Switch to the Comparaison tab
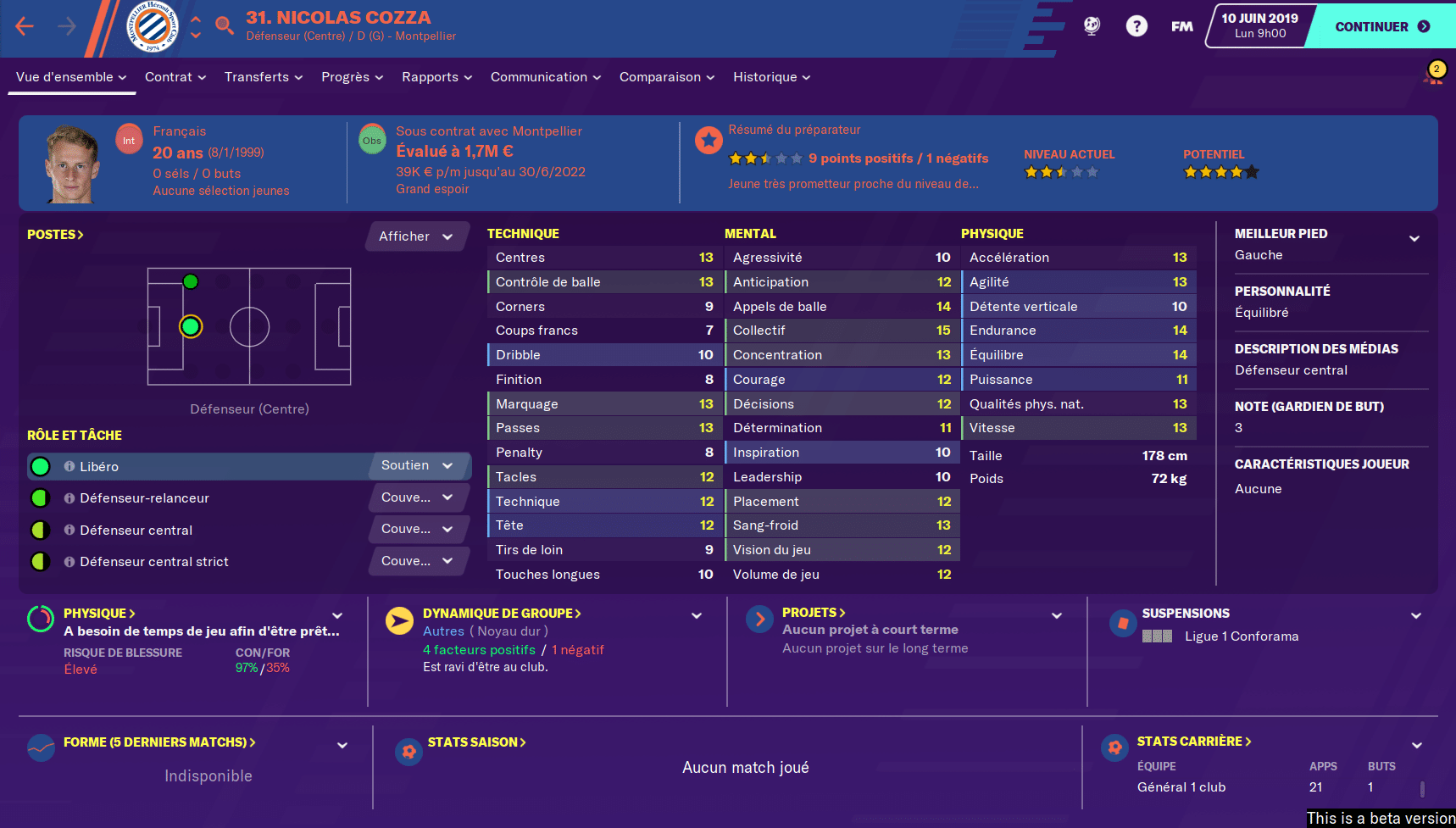This screenshot has height=828, width=1456. click(666, 77)
